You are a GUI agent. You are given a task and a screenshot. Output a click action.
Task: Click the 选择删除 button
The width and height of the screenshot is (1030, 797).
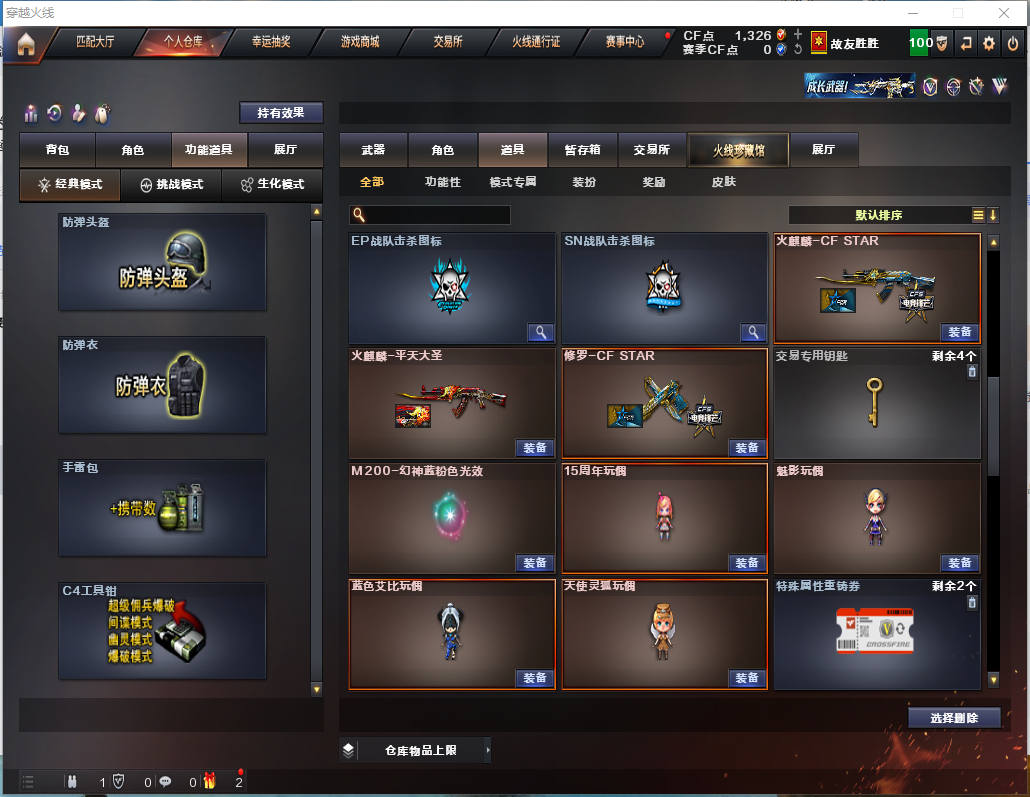(x=955, y=718)
